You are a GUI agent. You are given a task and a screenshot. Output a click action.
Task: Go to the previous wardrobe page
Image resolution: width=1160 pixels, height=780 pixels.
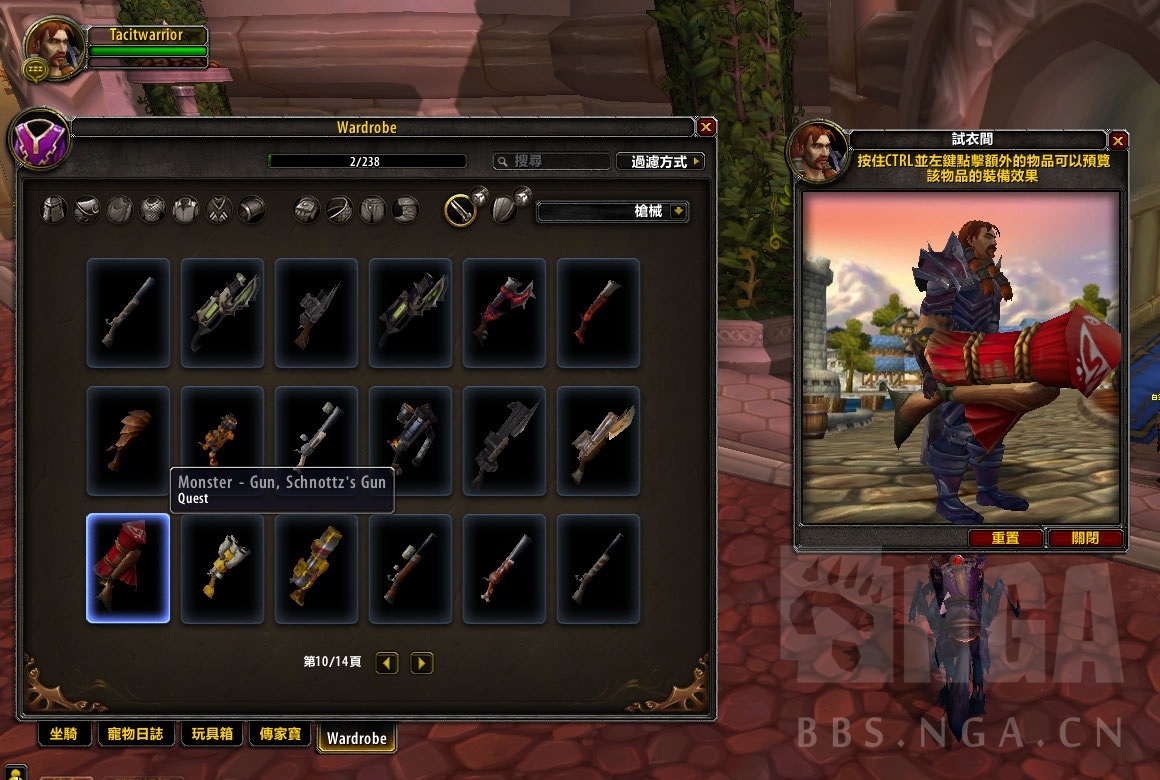point(387,662)
